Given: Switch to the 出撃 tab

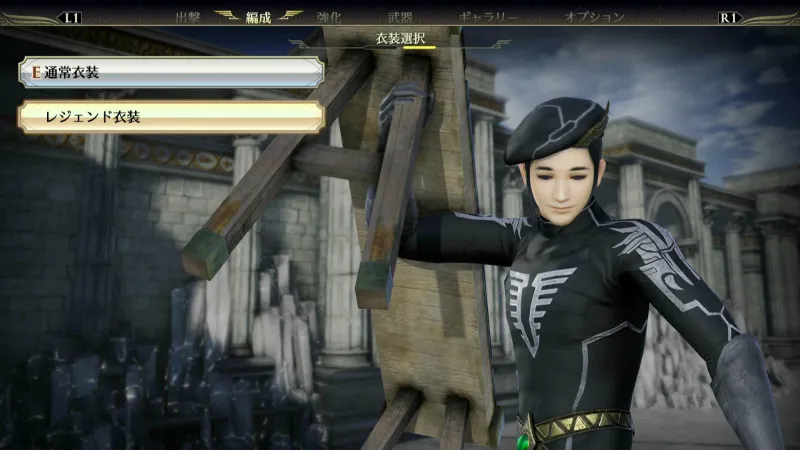Looking at the screenshot, I should point(188,17).
